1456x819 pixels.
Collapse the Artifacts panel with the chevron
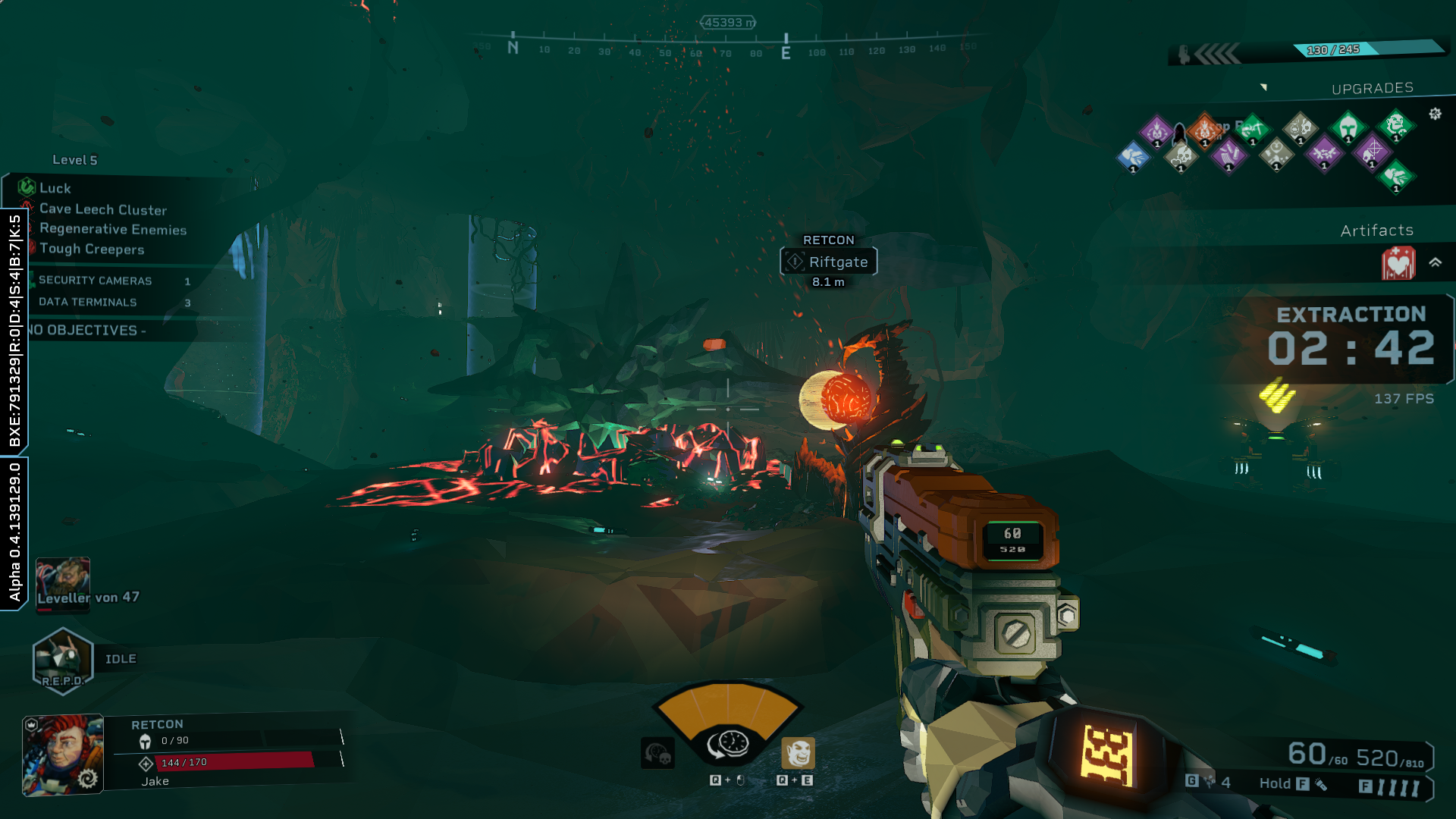click(x=1435, y=262)
